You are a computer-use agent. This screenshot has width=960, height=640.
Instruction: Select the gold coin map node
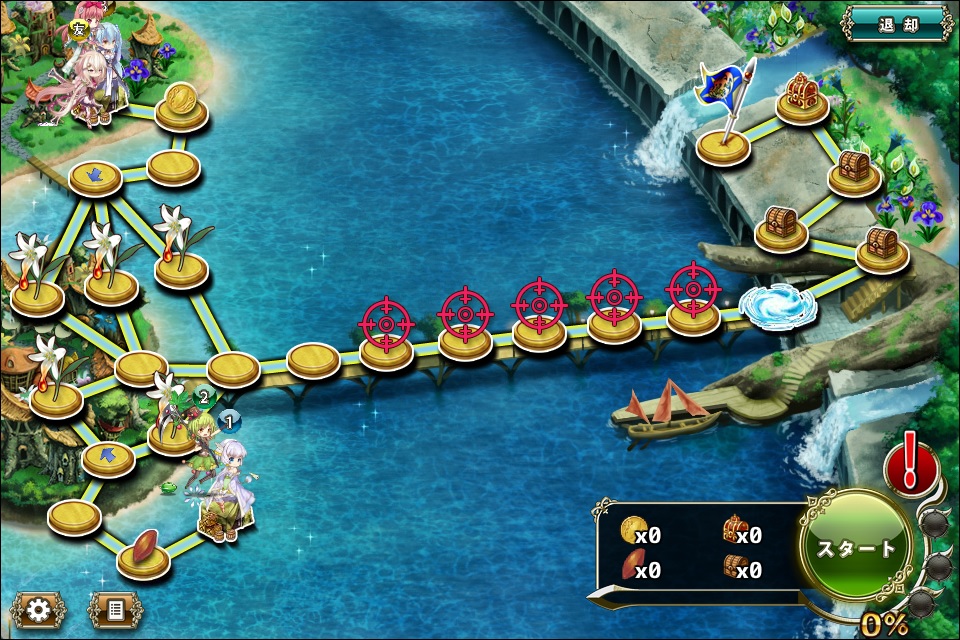[182, 107]
